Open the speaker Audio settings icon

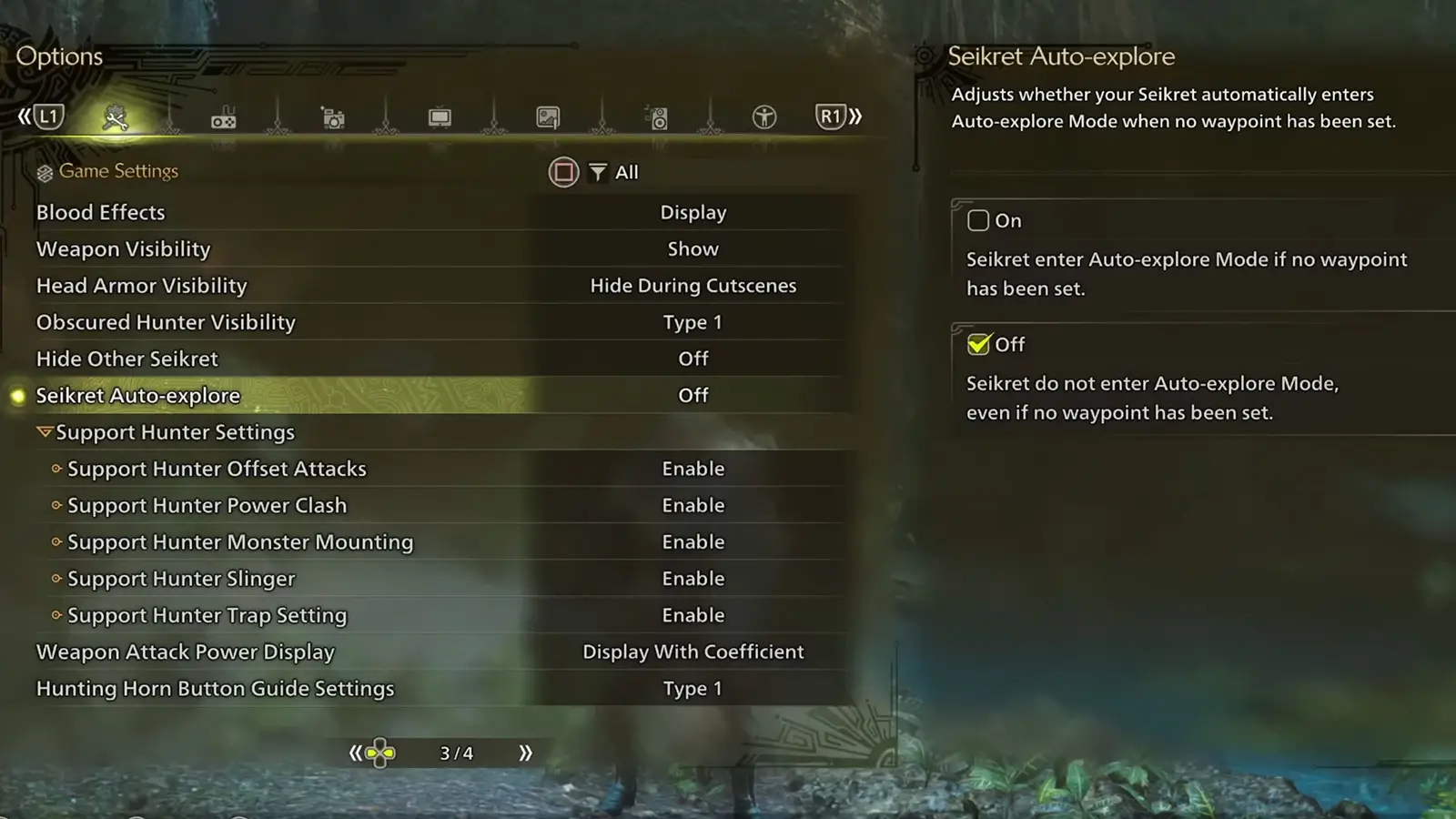(x=657, y=116)
